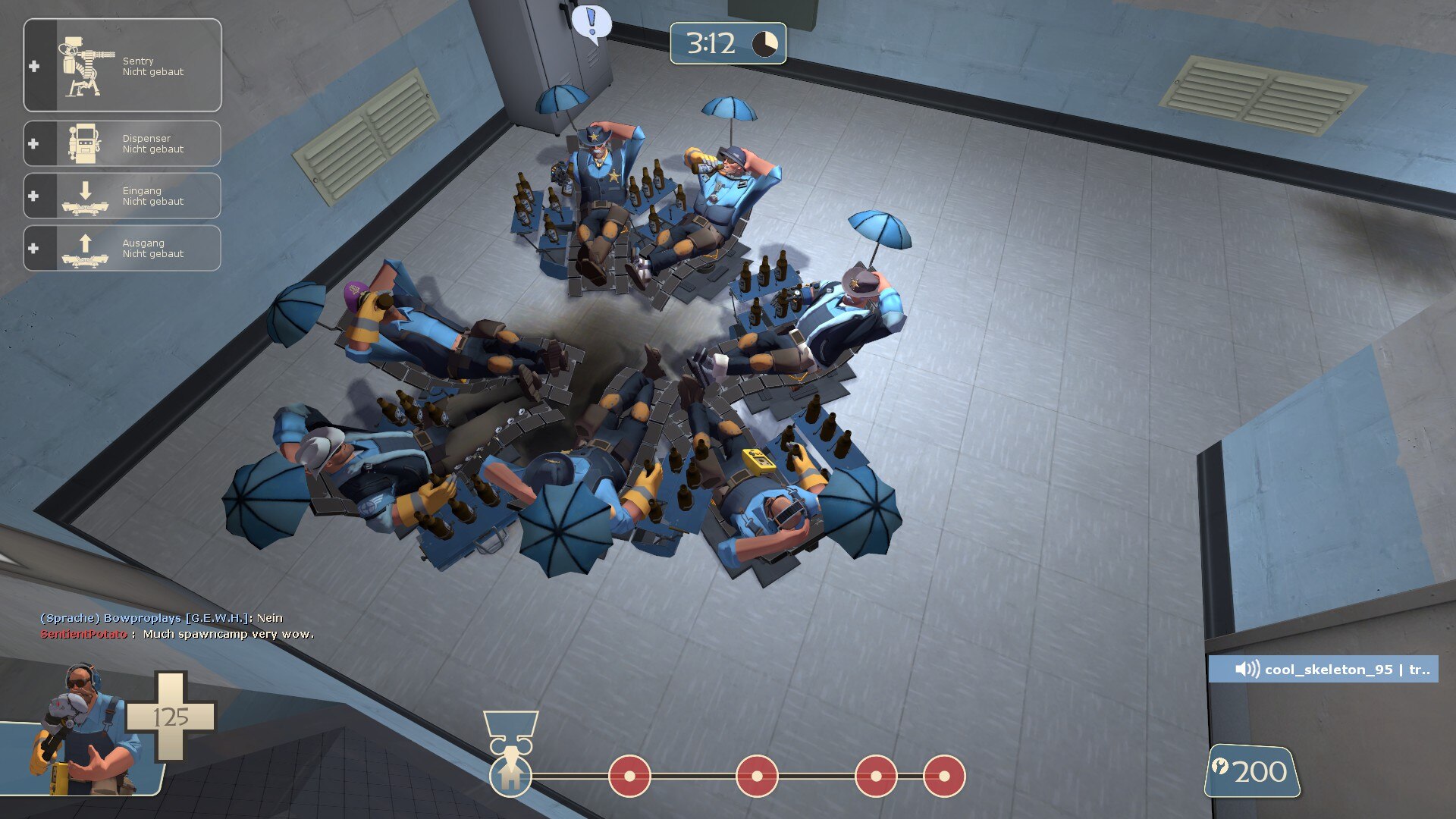Image resolution: width=1456 pixels, height=819 pixels.
Task: Click SentientPotato's chat message
Action: pyautogui.click(x=177, y=634)
